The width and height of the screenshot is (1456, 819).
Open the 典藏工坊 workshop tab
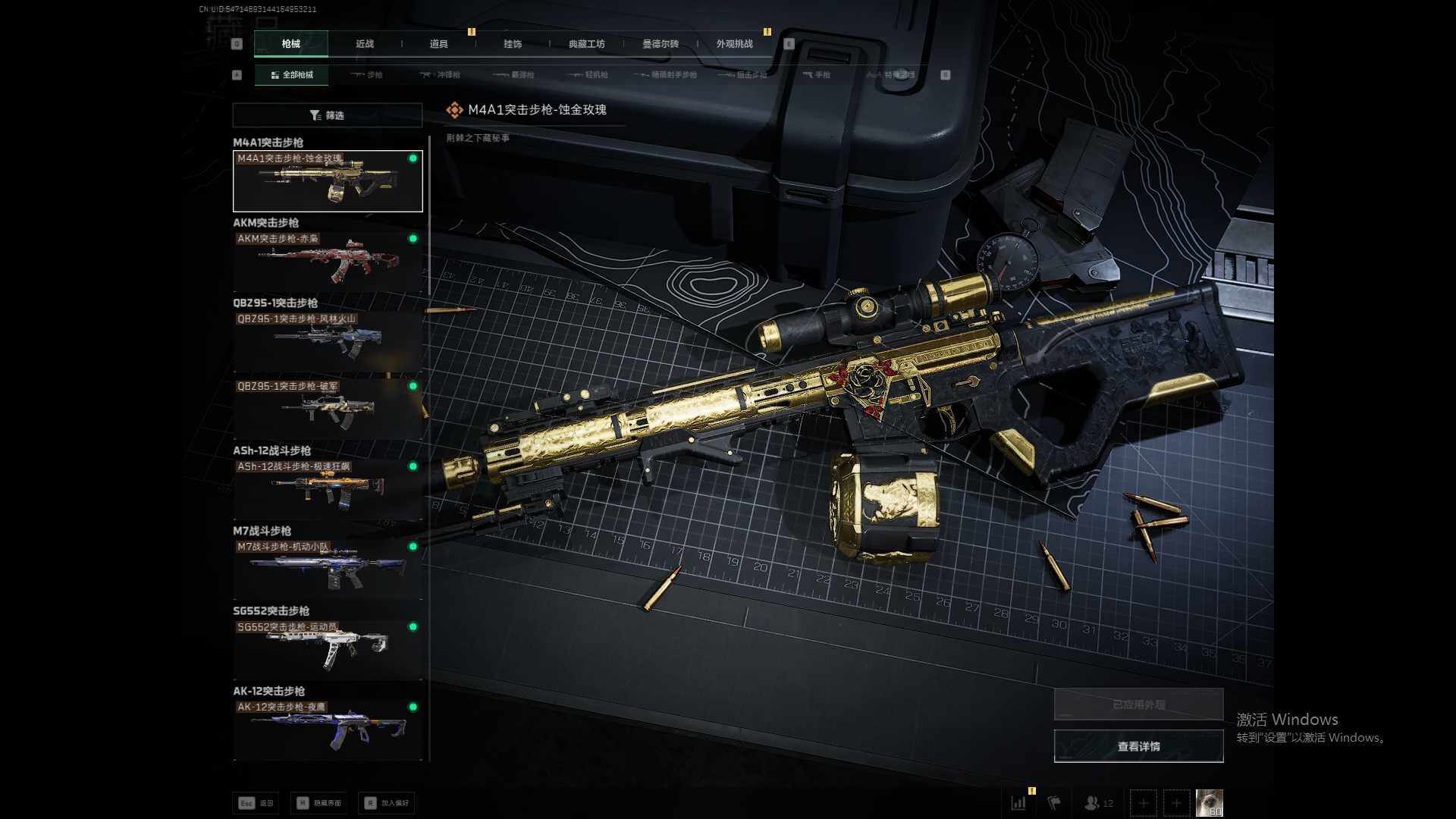coord(586,44)
